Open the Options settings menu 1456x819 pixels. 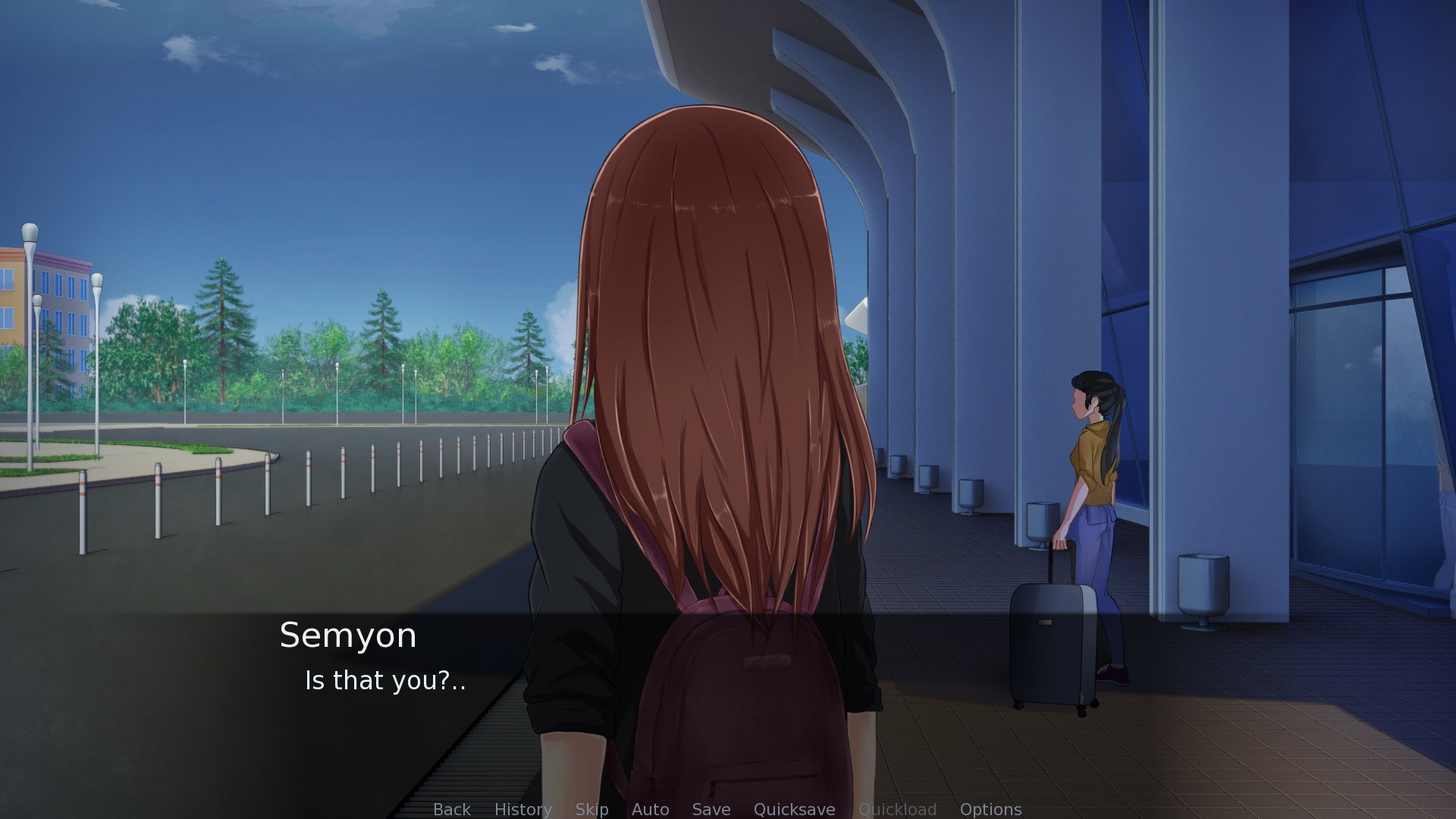pyautogui.click(x=990, y=809)
